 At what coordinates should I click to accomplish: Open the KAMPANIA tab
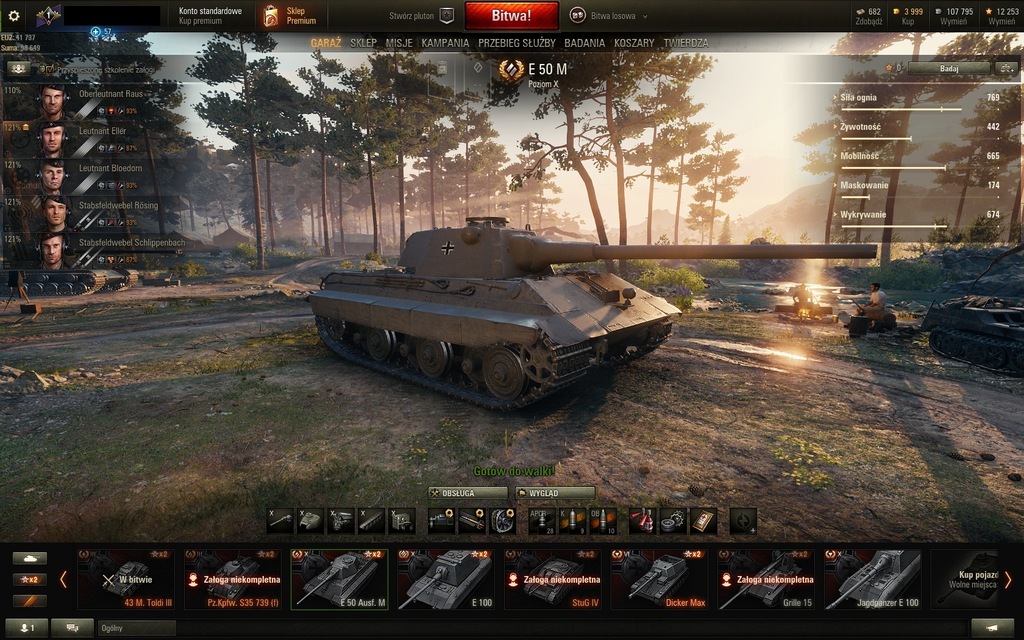445,44
